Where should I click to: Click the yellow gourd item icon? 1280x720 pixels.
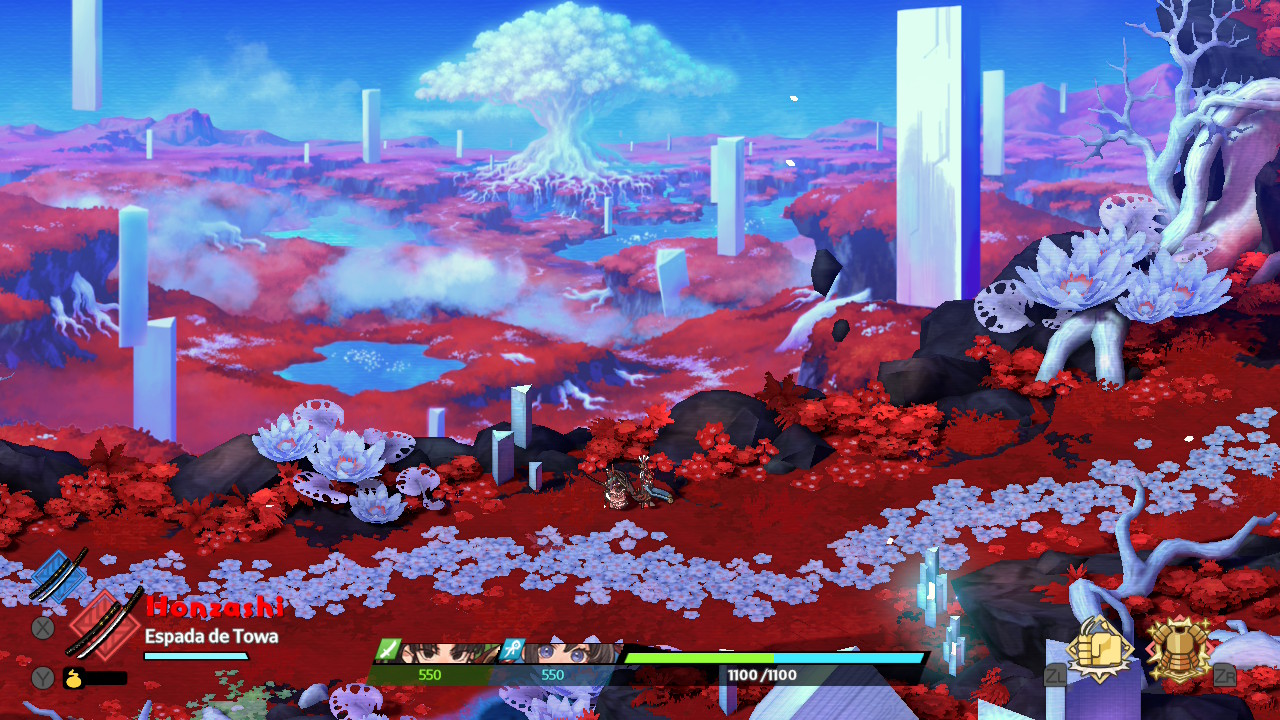point(75,677)
